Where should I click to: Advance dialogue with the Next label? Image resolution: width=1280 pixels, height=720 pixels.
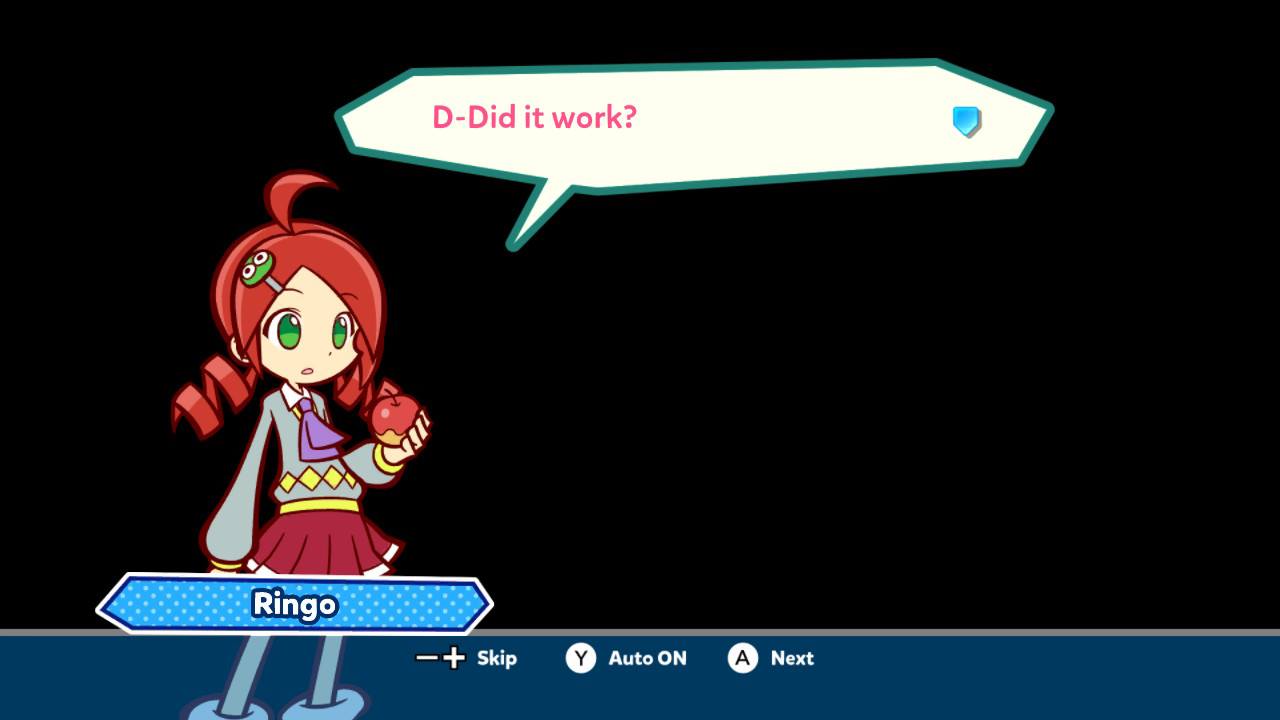click(792, 658)
